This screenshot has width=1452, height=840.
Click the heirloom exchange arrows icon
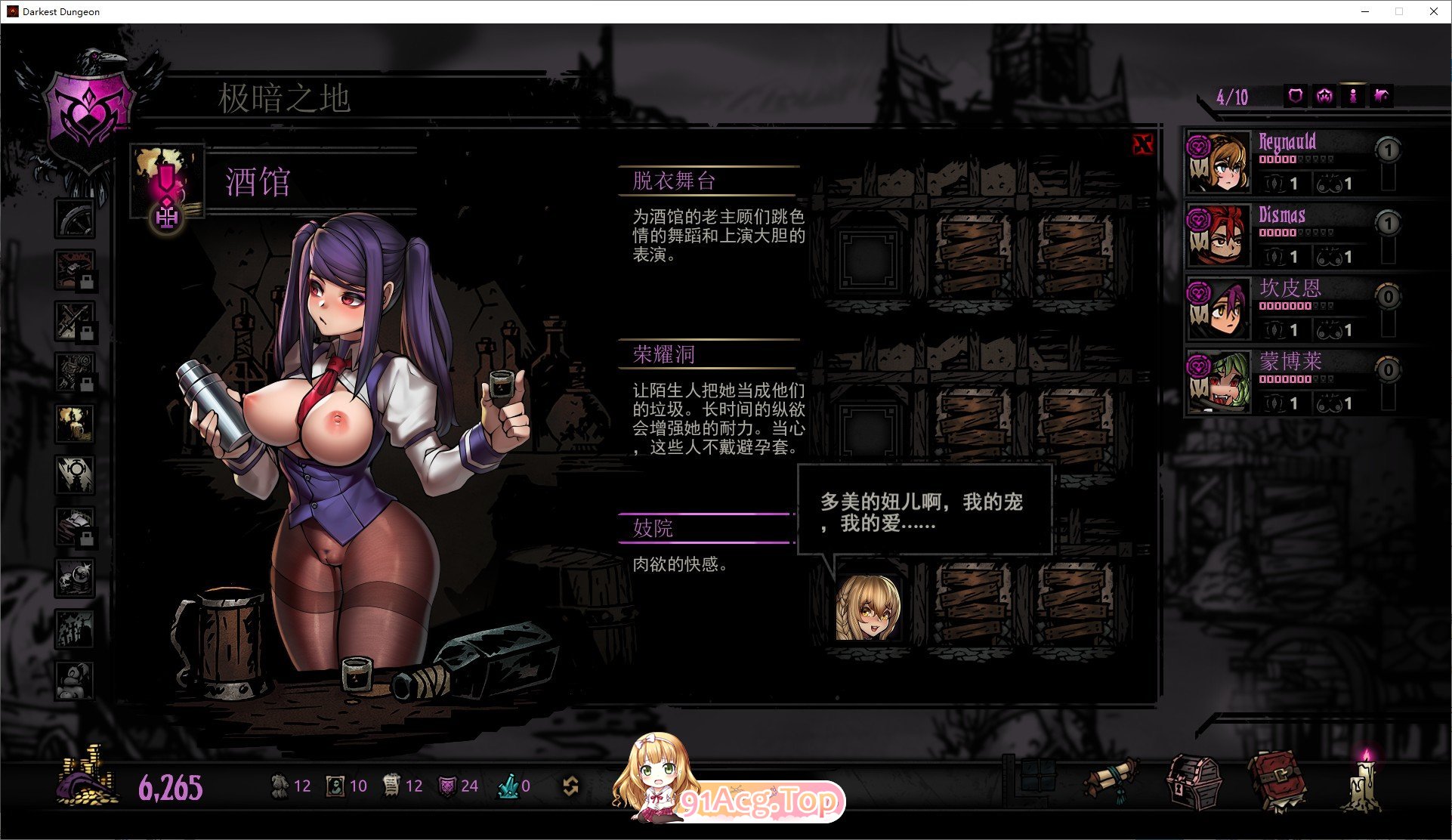571,786
